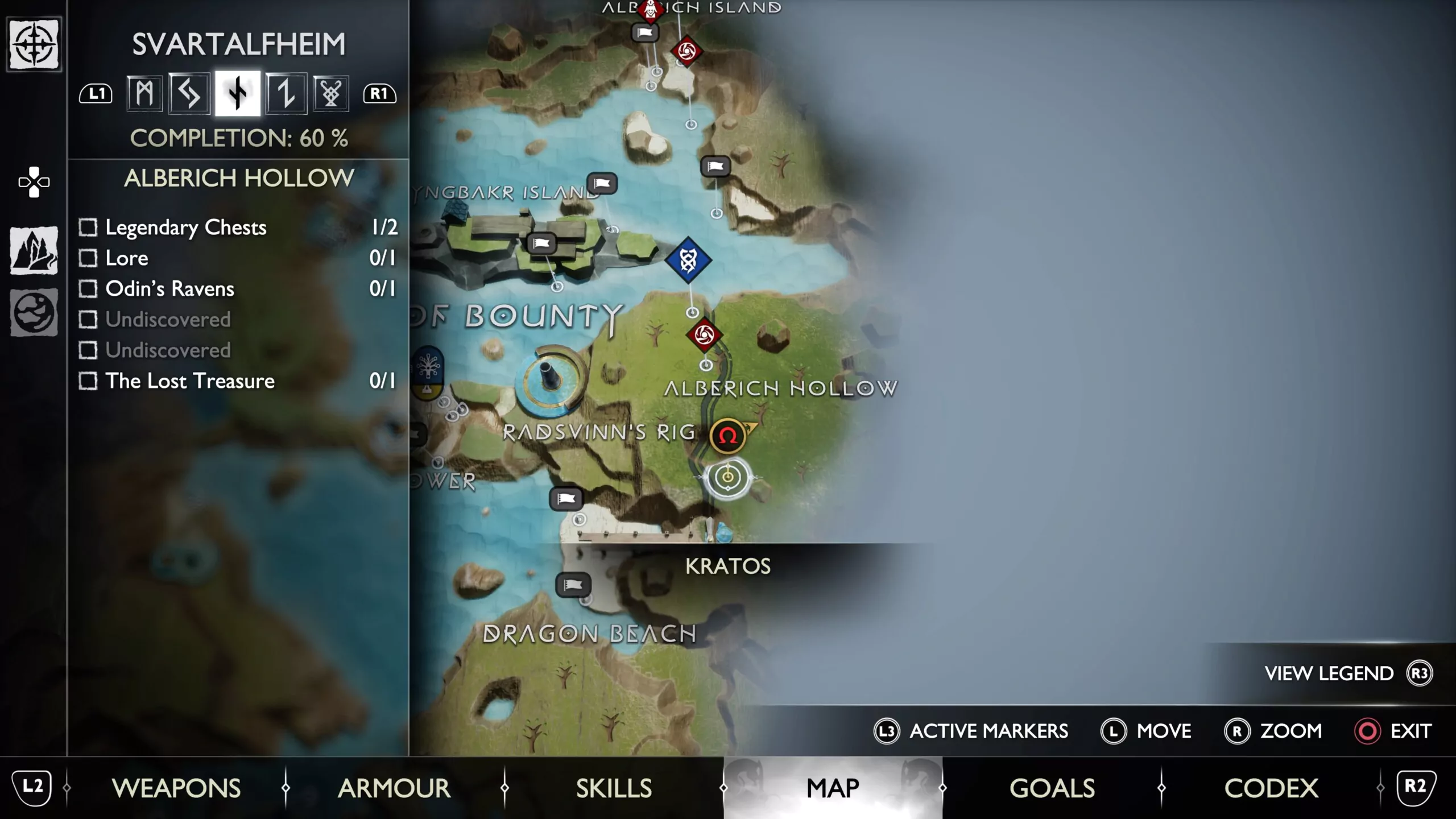
Task: Click Kratos's circular position marker
Action: coord(728,477)
